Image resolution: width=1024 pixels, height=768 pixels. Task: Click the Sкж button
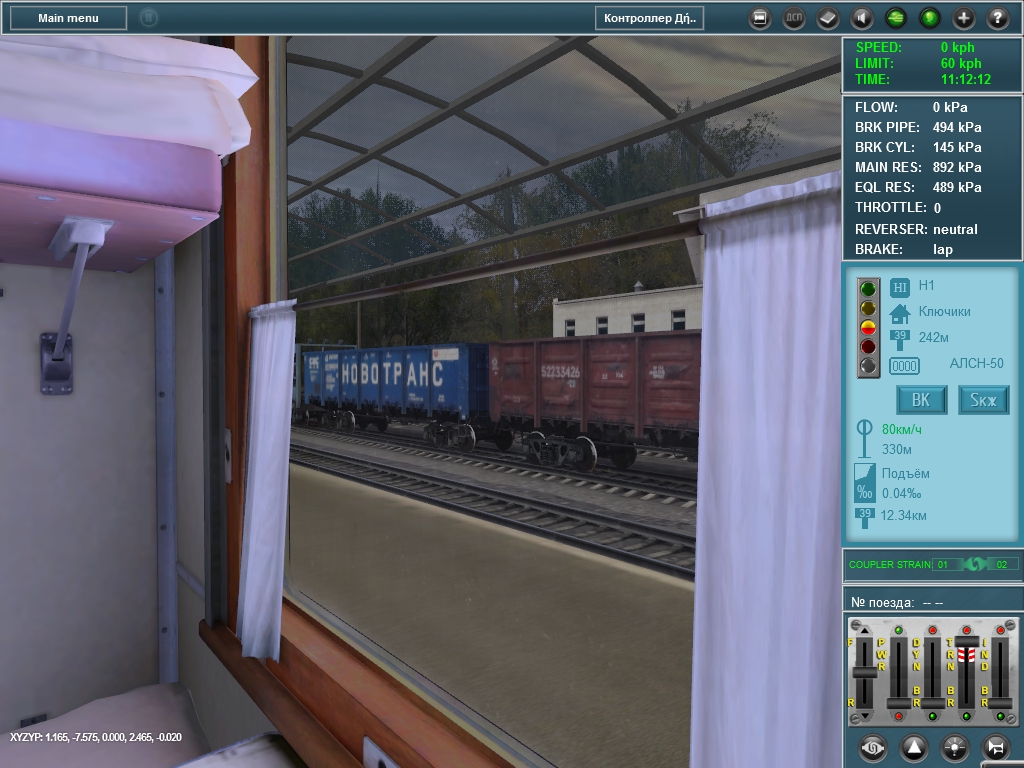984,400
